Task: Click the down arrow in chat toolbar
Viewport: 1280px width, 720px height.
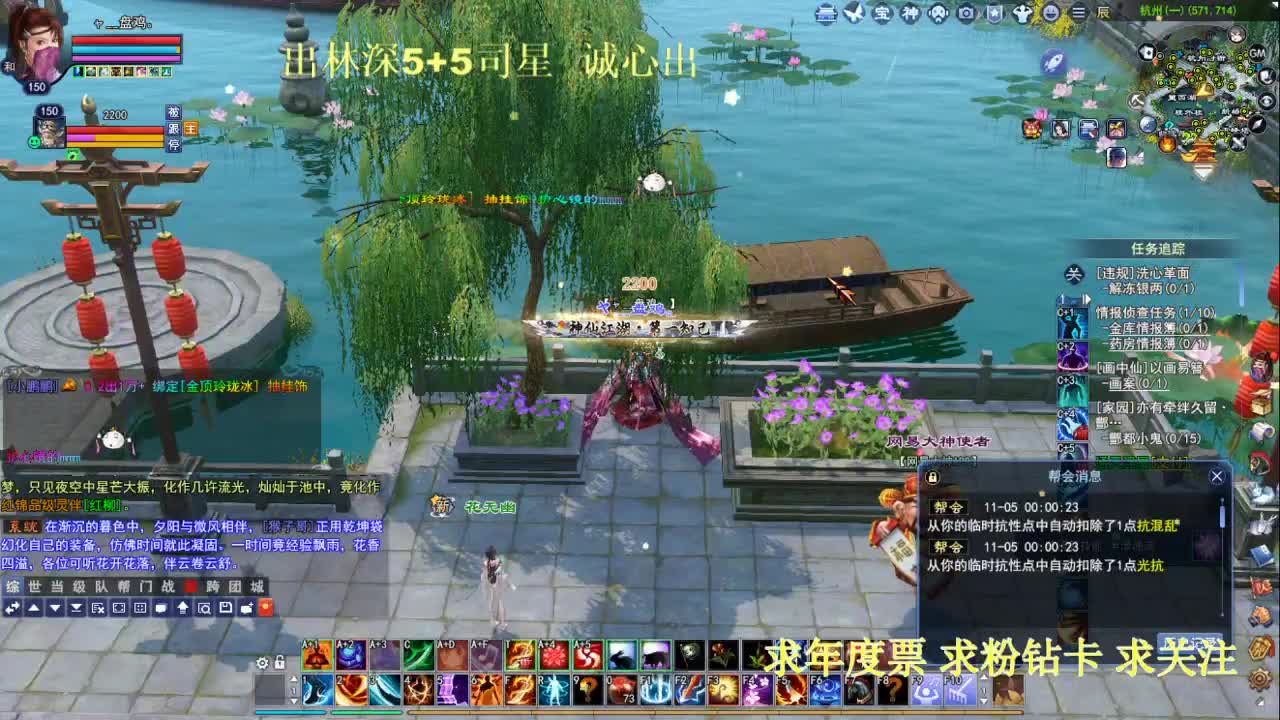Action: (x=55, y=606)
